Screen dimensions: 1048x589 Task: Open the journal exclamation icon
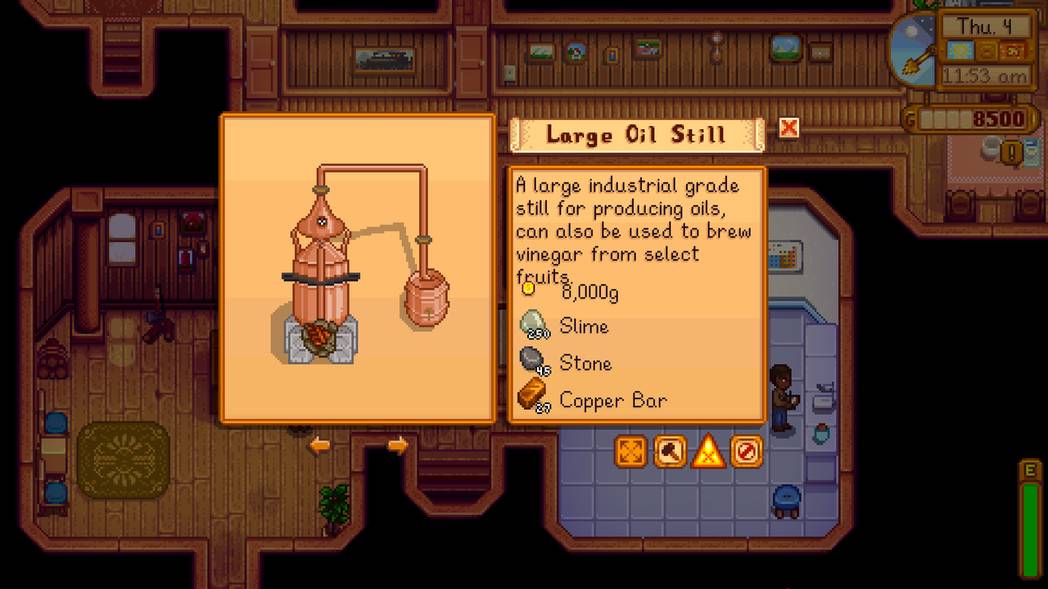(1011, 153)
